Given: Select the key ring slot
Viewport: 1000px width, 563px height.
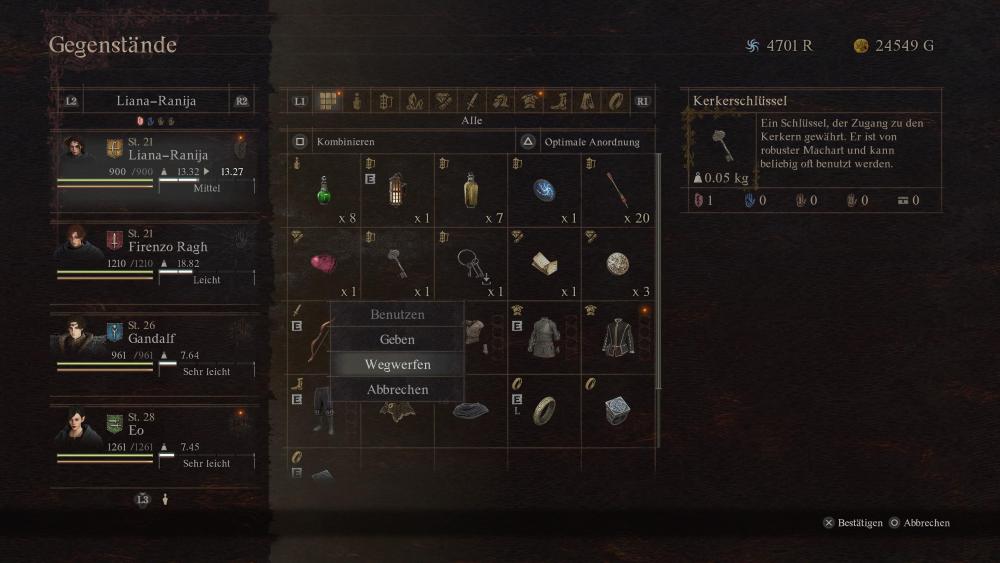Looking at the screenshot, I should [471, 264].
